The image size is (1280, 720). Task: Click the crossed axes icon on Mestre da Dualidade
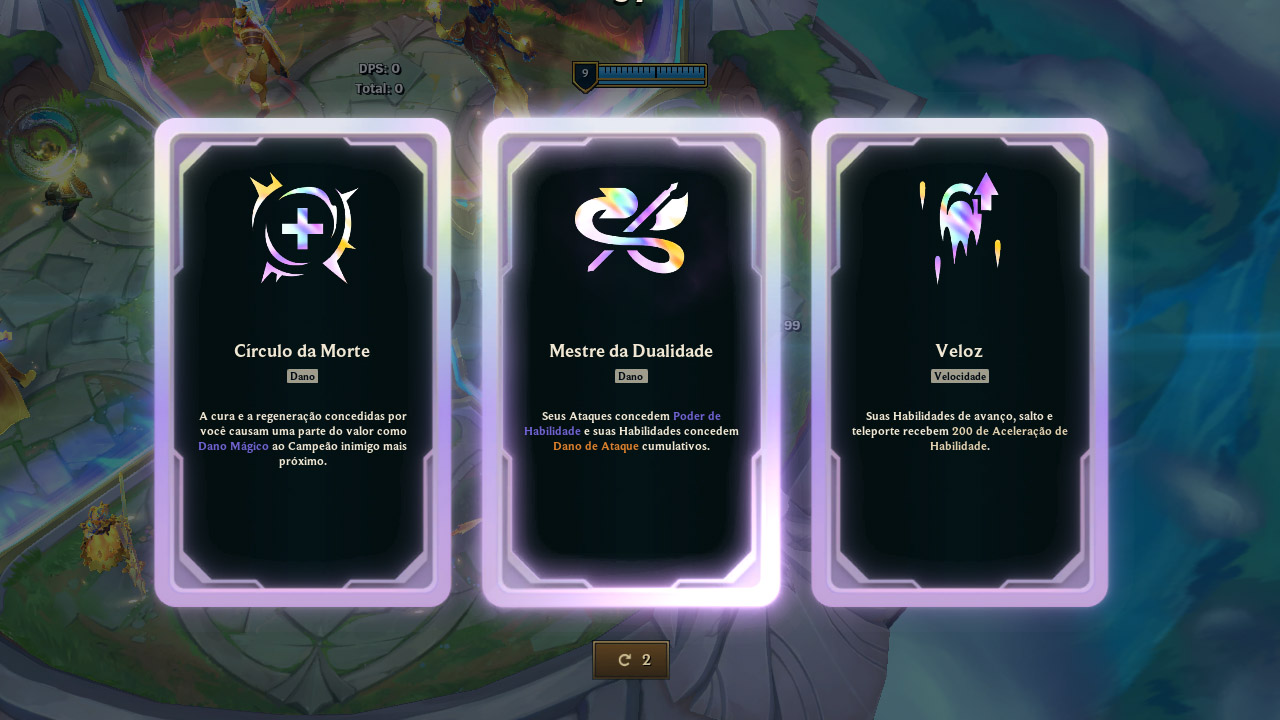630,228
